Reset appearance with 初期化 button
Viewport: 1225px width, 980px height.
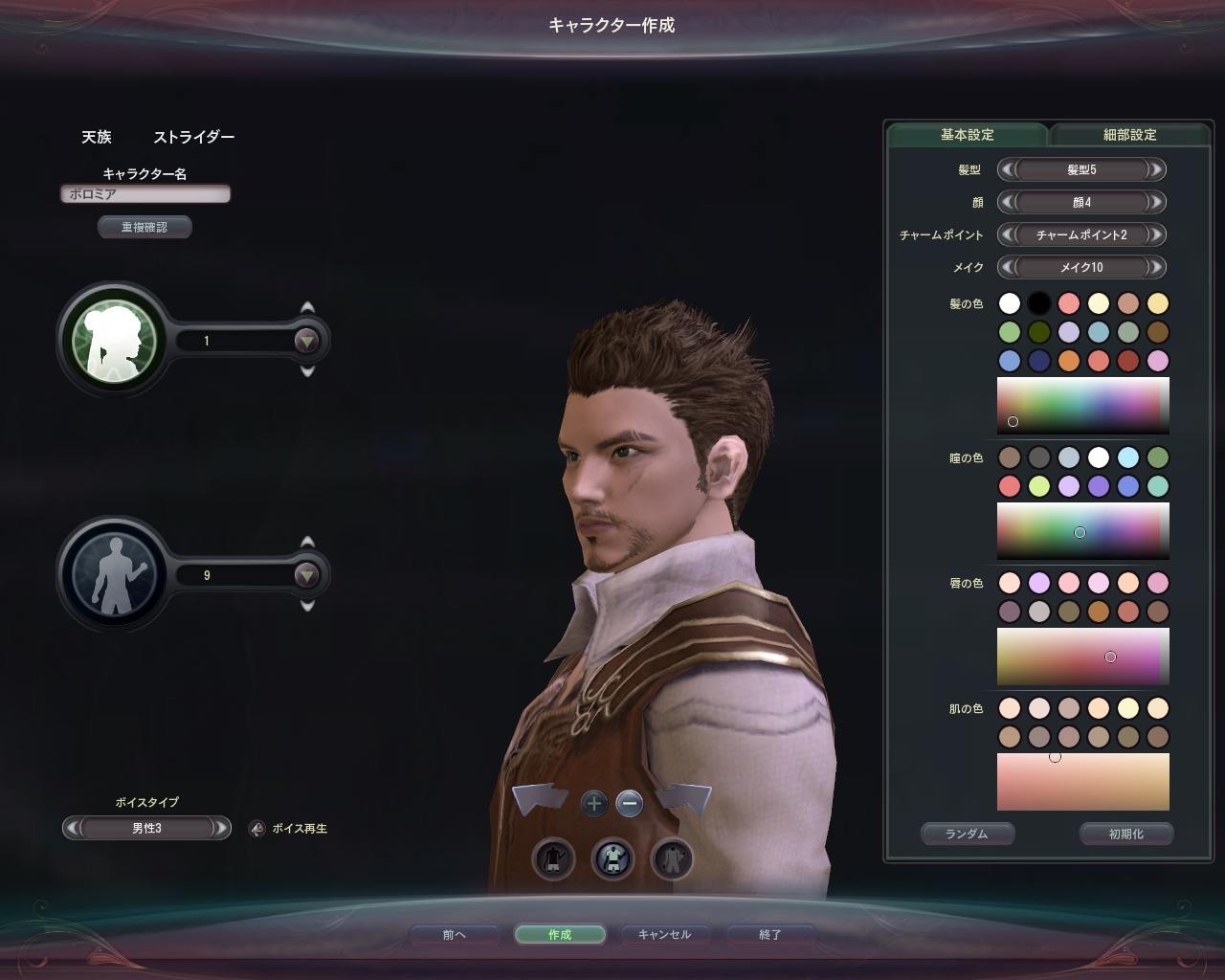[x=1125, y=834]
